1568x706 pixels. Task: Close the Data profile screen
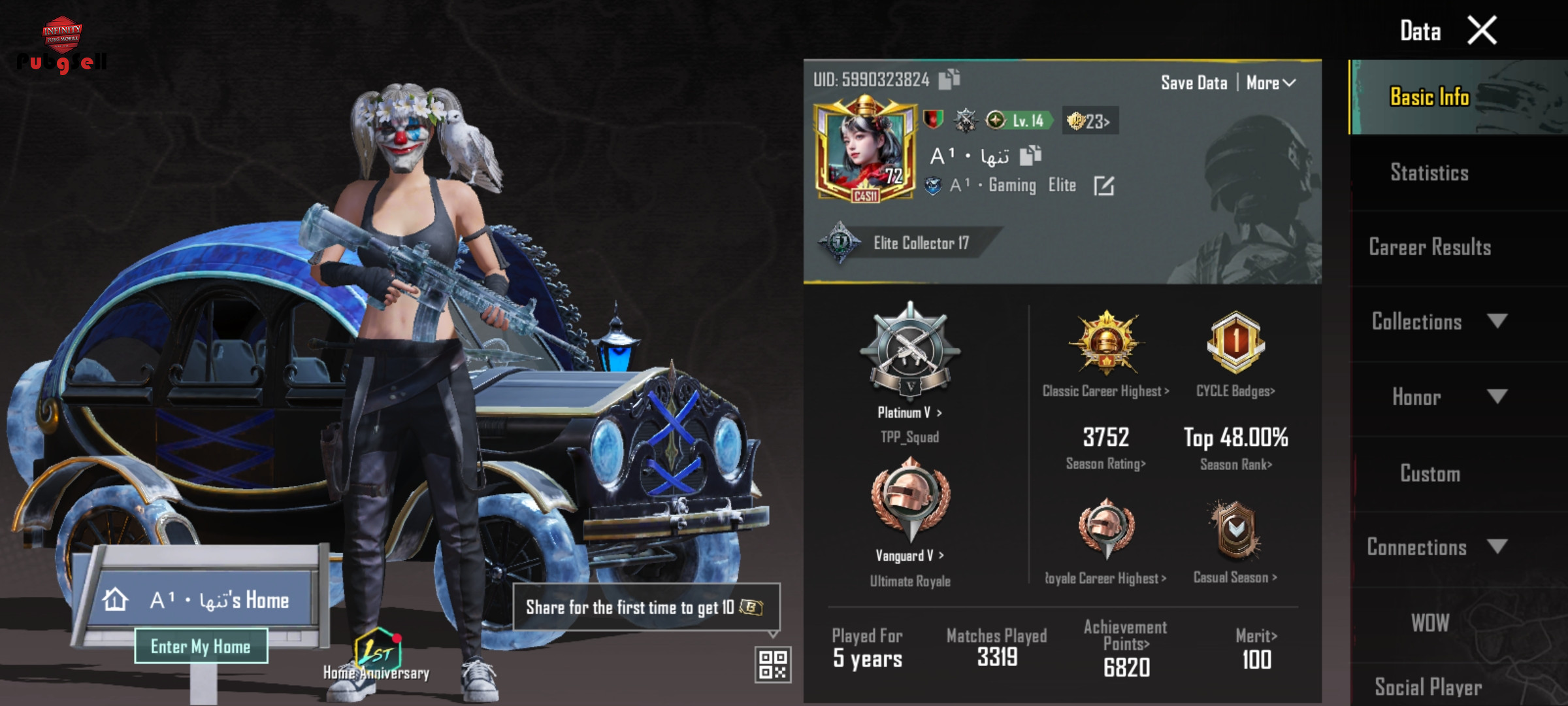pyautogui.click(x=1481, y=30)
